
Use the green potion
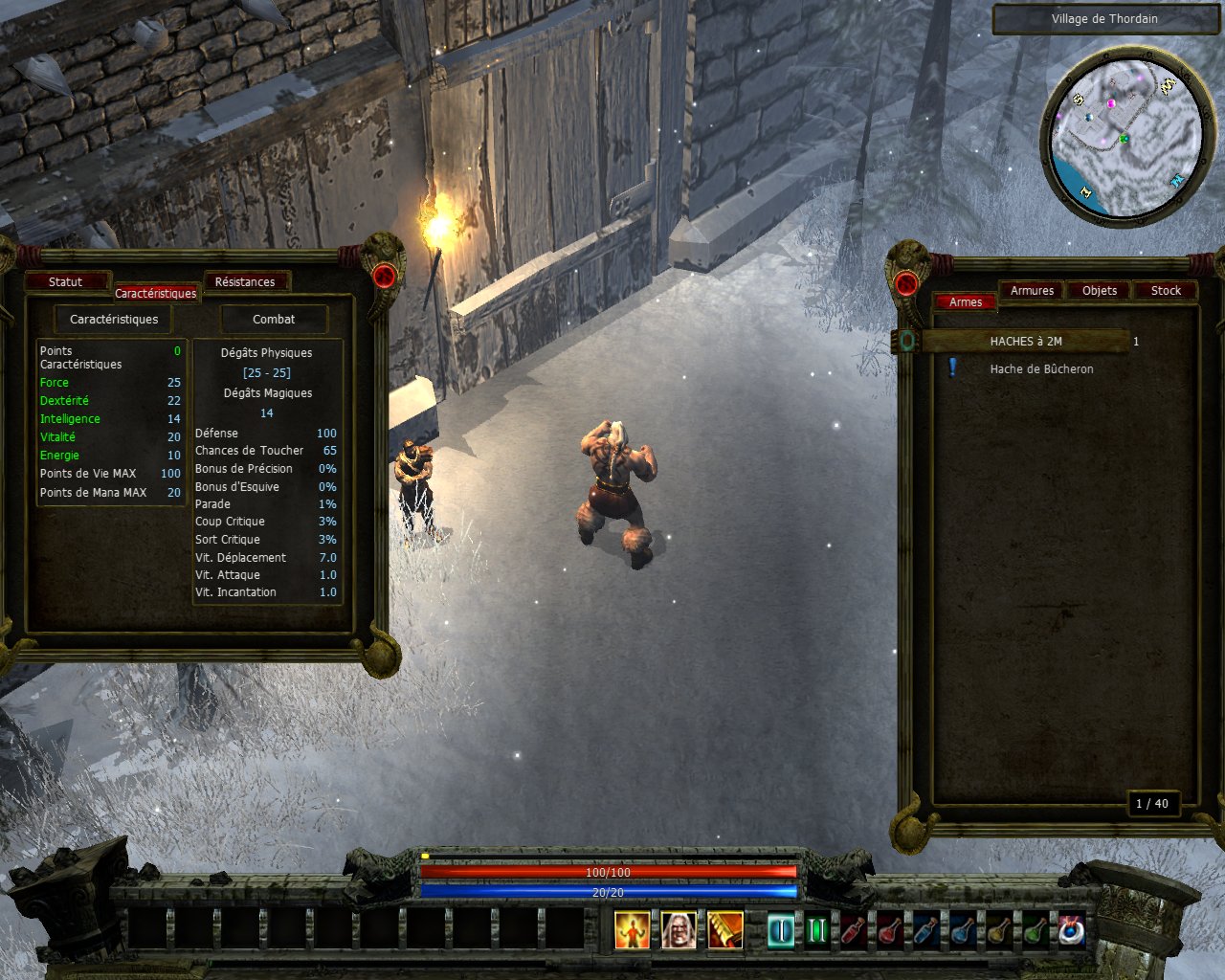pyautogui.click(x=1035, y=930)
